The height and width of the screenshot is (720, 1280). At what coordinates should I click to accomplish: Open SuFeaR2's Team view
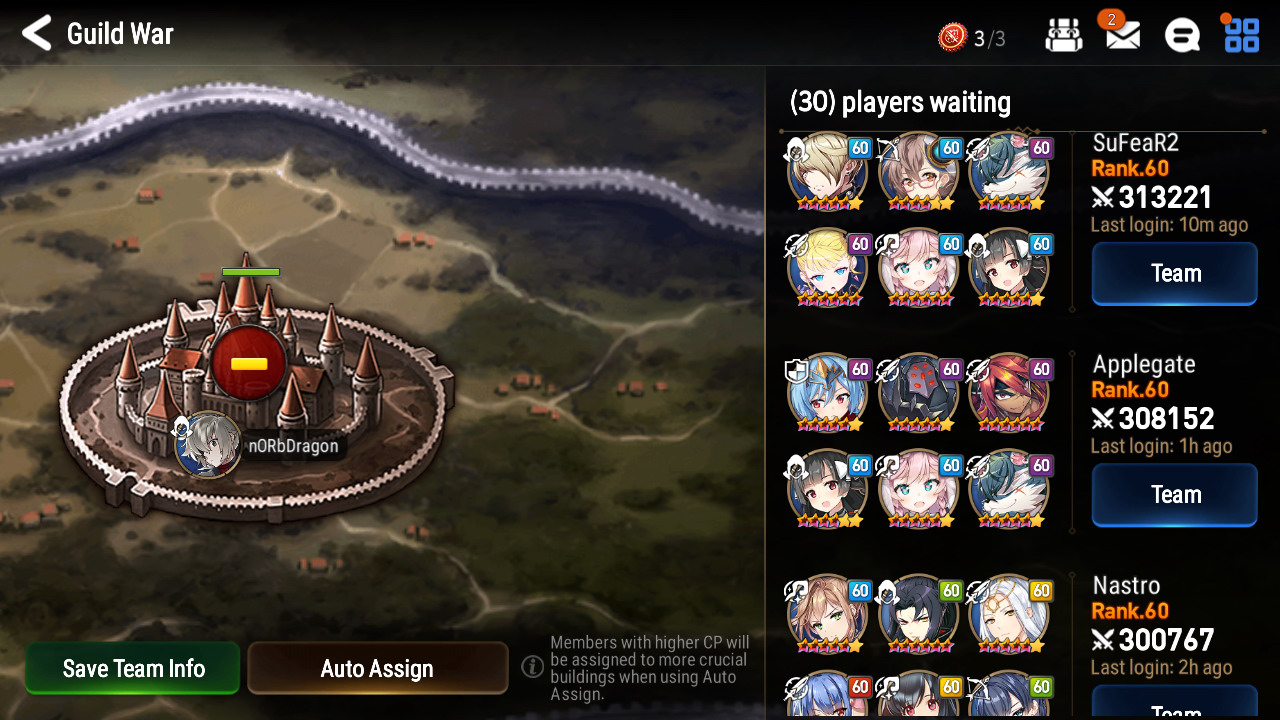[x=1174, y=273]
